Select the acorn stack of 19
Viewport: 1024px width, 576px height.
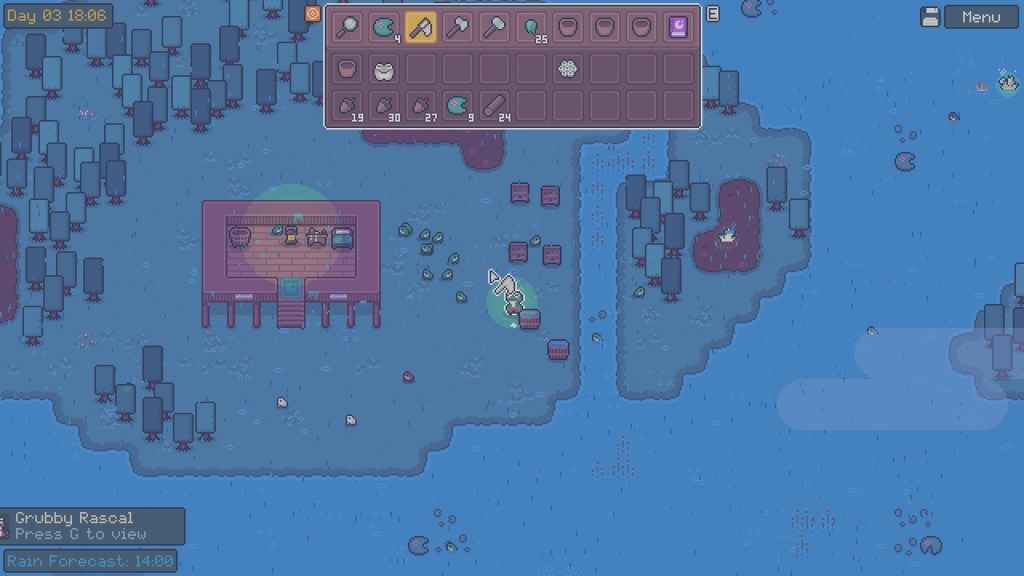347,106
